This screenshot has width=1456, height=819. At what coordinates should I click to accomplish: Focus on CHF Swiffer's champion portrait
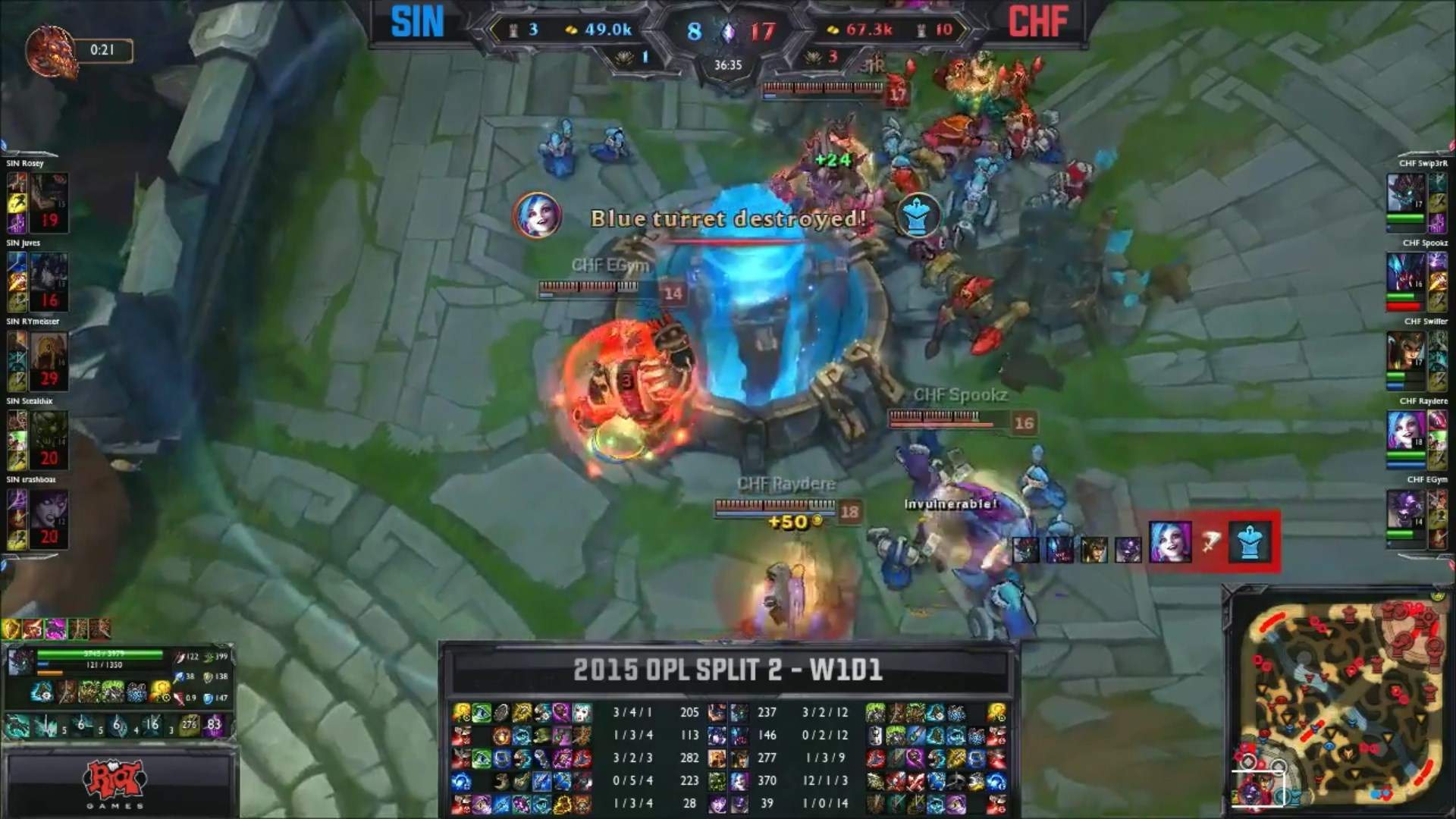(x=1404, y=350)
